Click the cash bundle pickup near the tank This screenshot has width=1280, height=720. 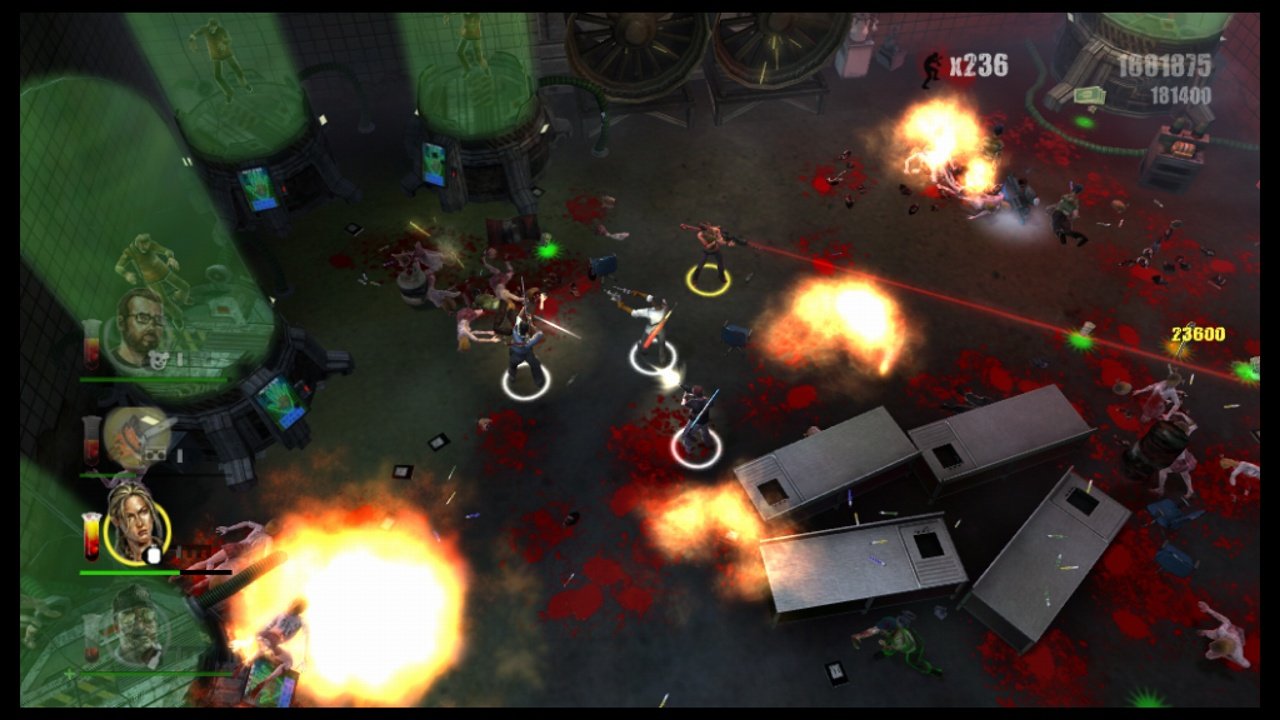point(1090,94)
